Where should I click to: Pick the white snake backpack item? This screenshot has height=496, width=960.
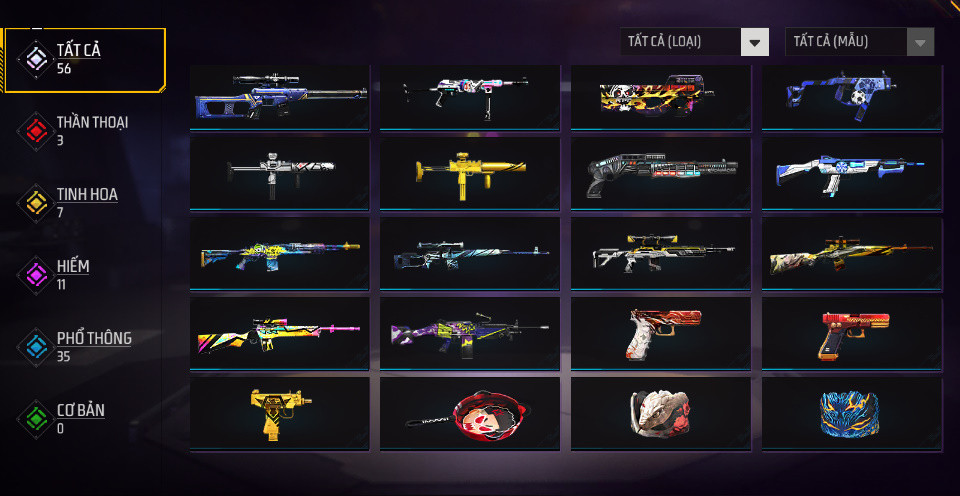[x=661, y=412]
